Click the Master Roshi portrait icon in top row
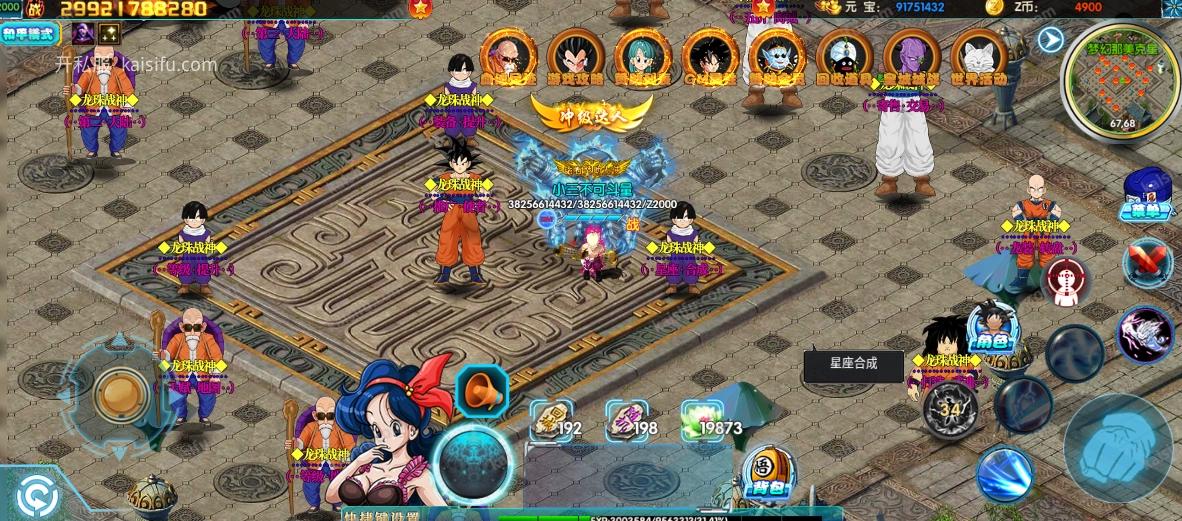This screenshot has width=1182, height=521. pyautogui.click(x=508, y=57)
